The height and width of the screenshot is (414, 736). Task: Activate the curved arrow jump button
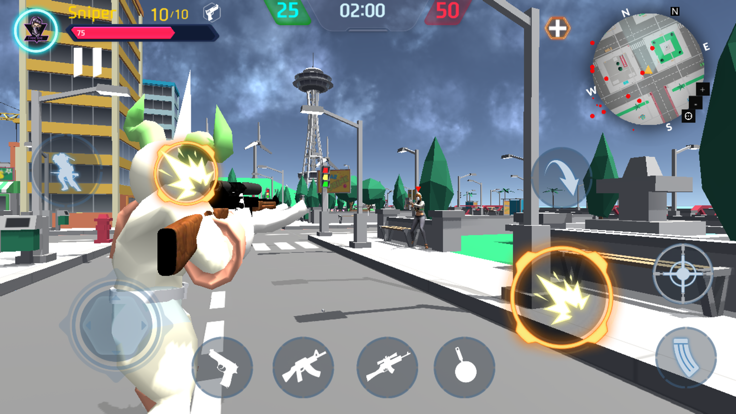(x=560, y=179)
